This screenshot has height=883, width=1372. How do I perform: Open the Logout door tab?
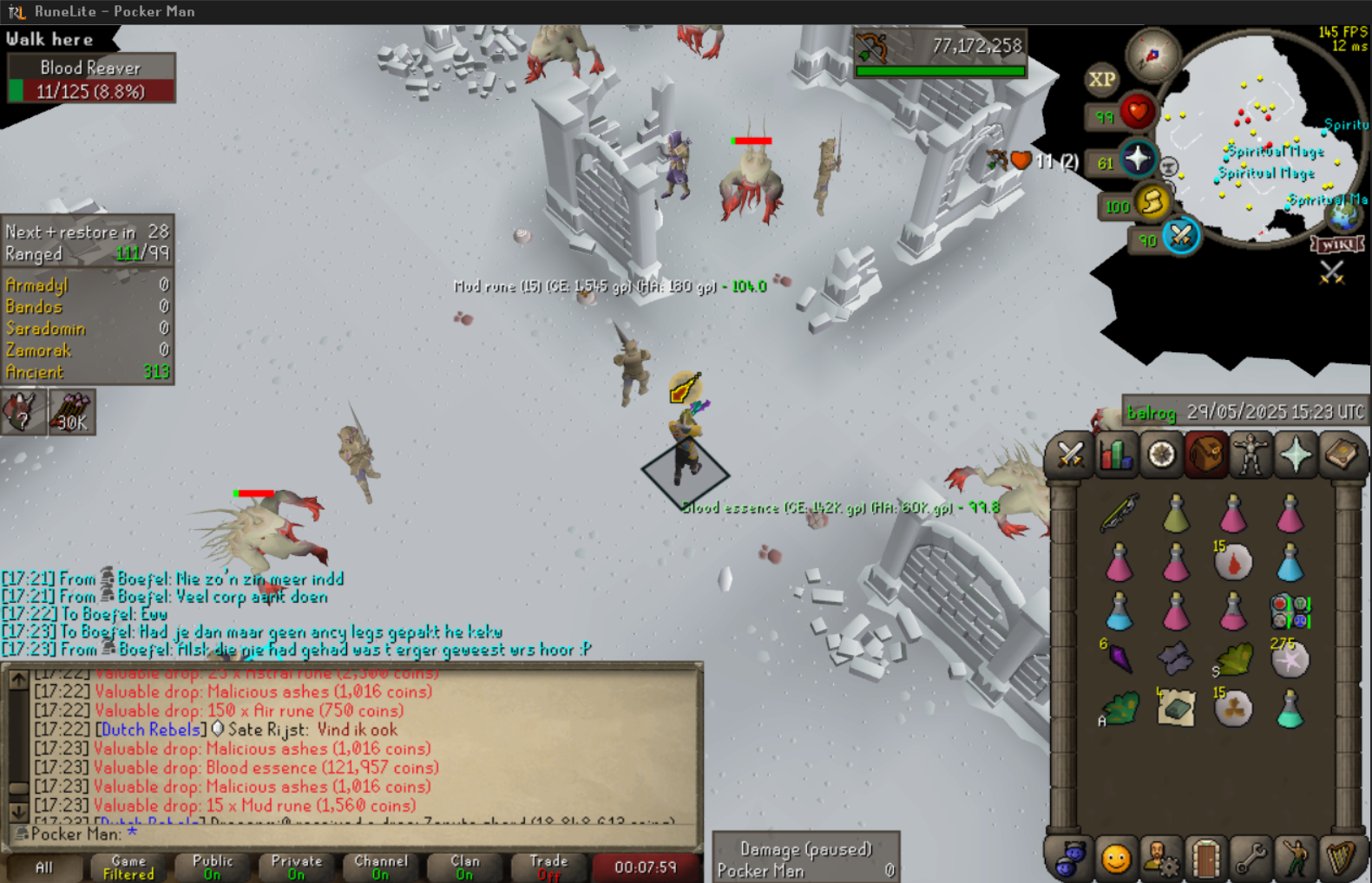point(1205,859)
